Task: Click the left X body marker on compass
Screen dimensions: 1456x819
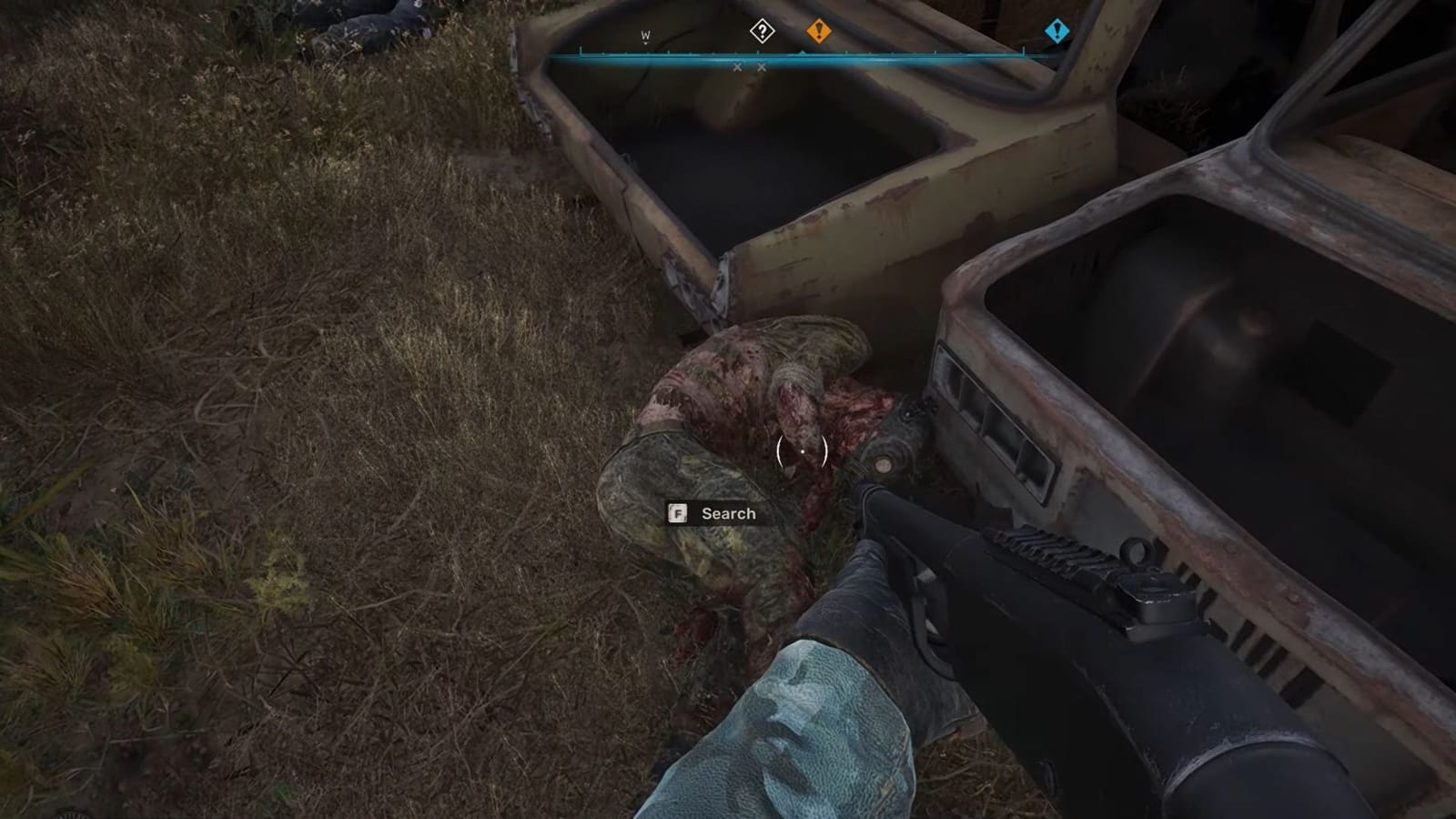Action: (735, 66)
